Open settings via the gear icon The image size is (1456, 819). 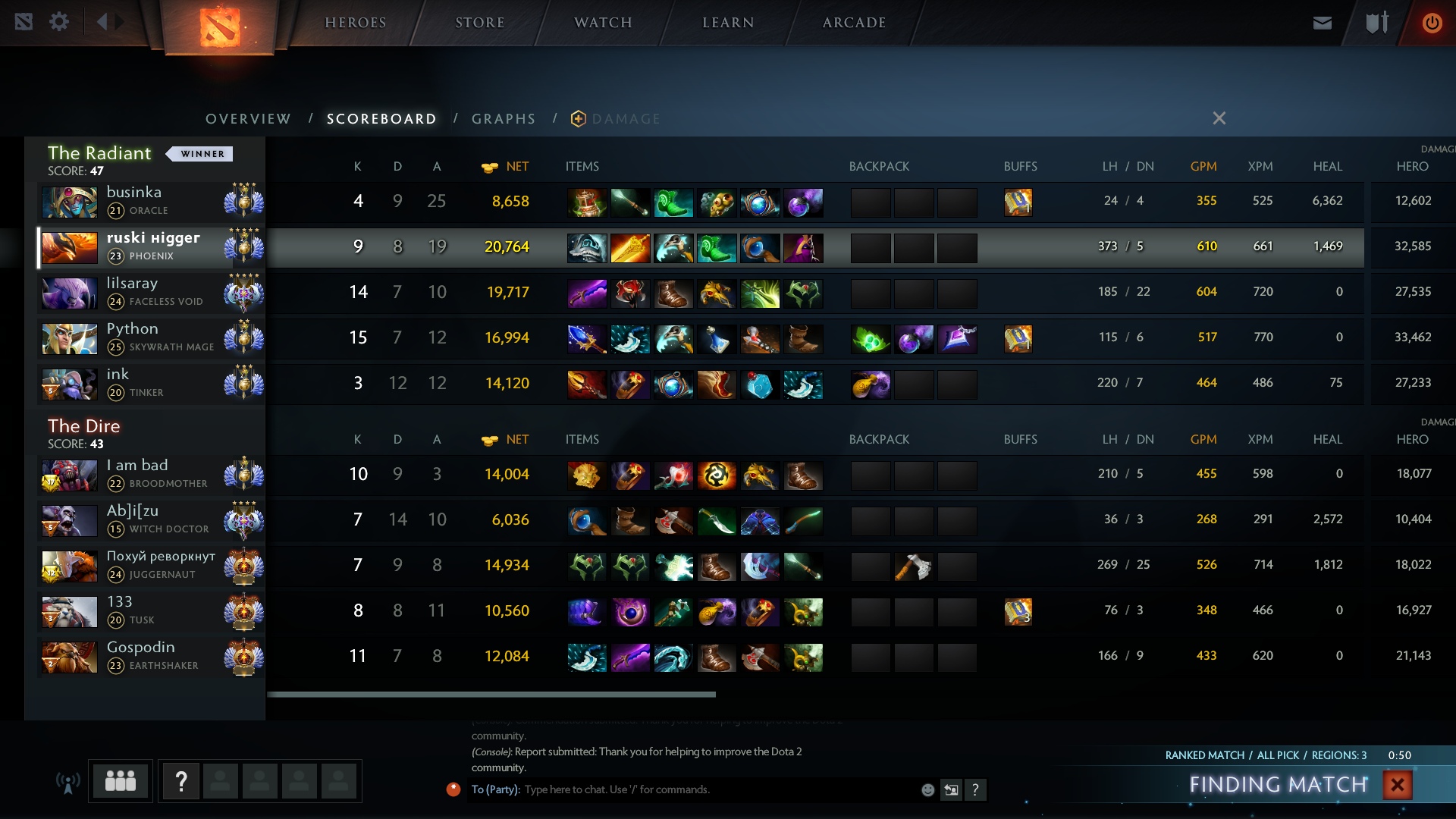point(59,22)
